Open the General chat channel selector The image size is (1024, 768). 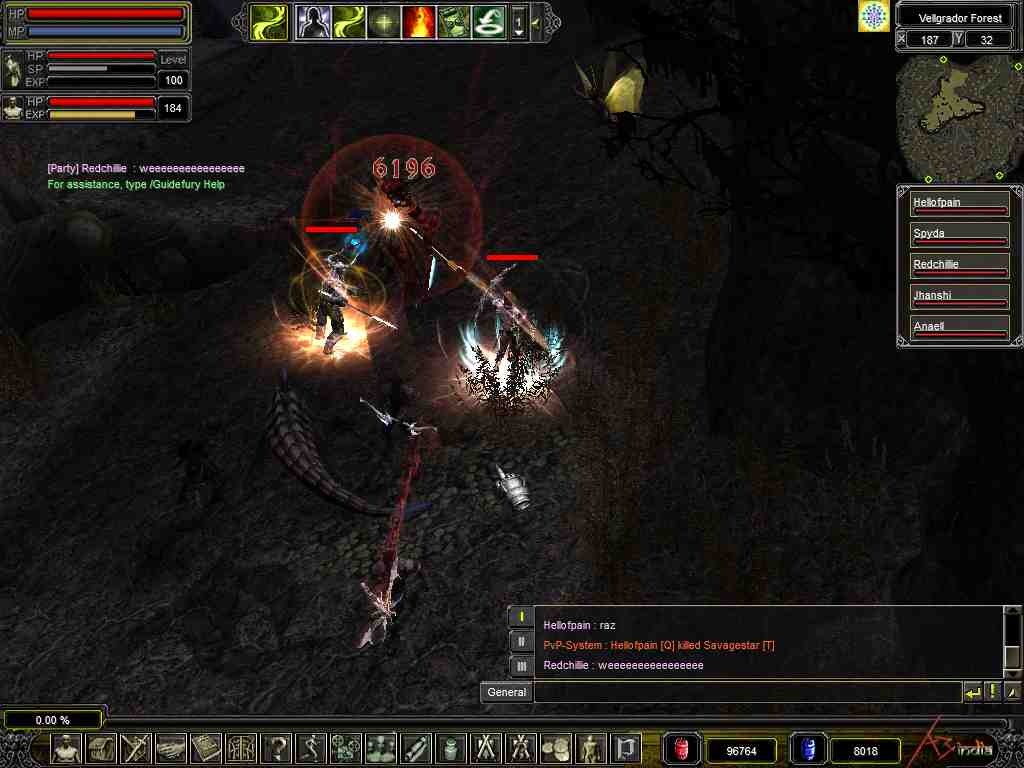tap(507, 692)
